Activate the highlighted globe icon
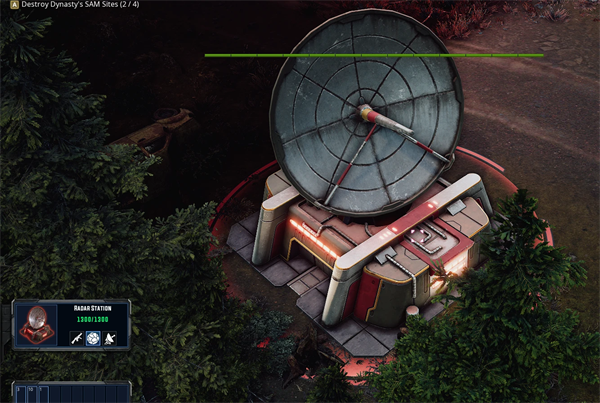Screen dimensions: 600x403 point(93,339)
